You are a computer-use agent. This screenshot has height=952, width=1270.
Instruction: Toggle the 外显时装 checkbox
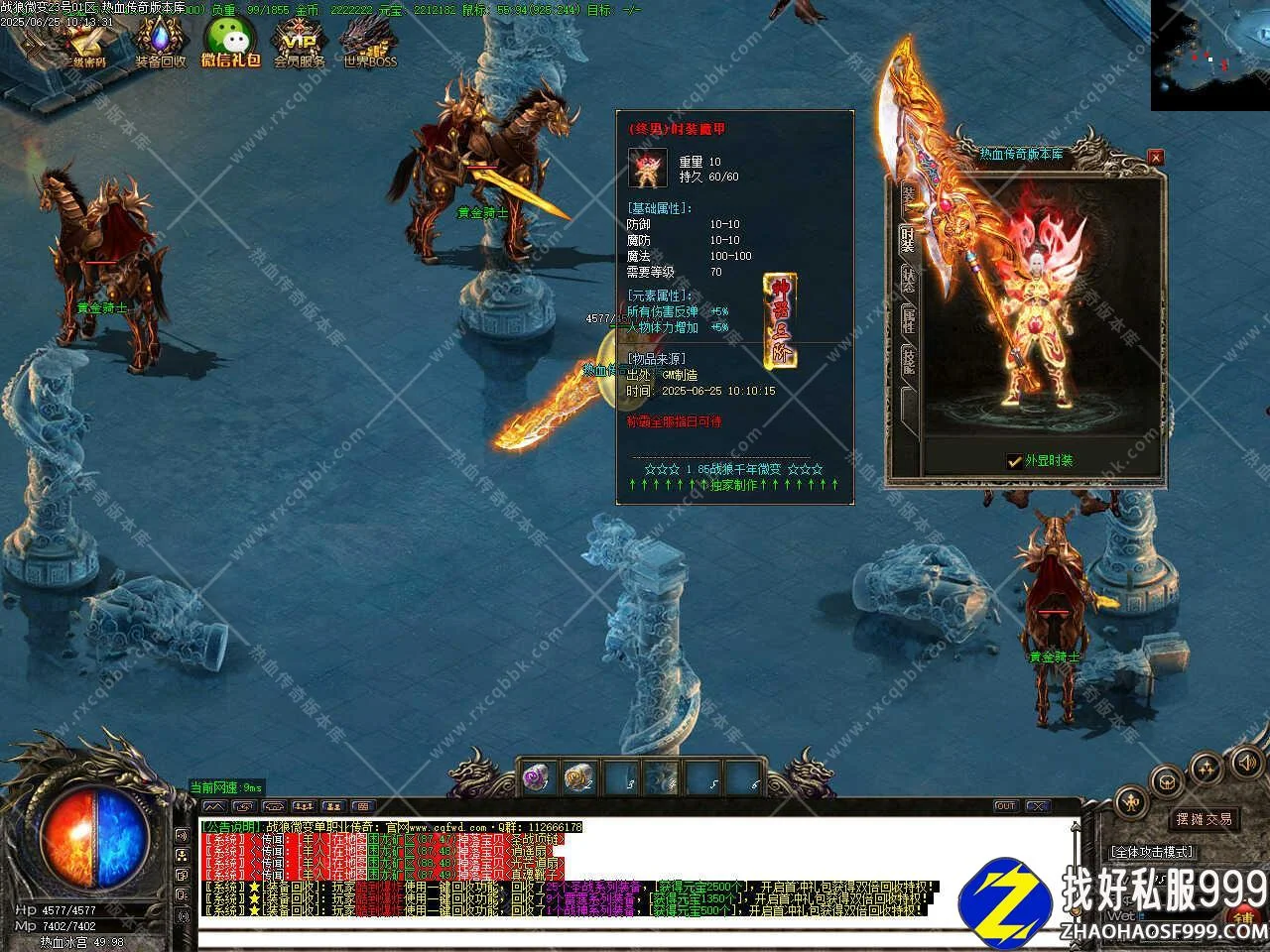point(1014,461)
